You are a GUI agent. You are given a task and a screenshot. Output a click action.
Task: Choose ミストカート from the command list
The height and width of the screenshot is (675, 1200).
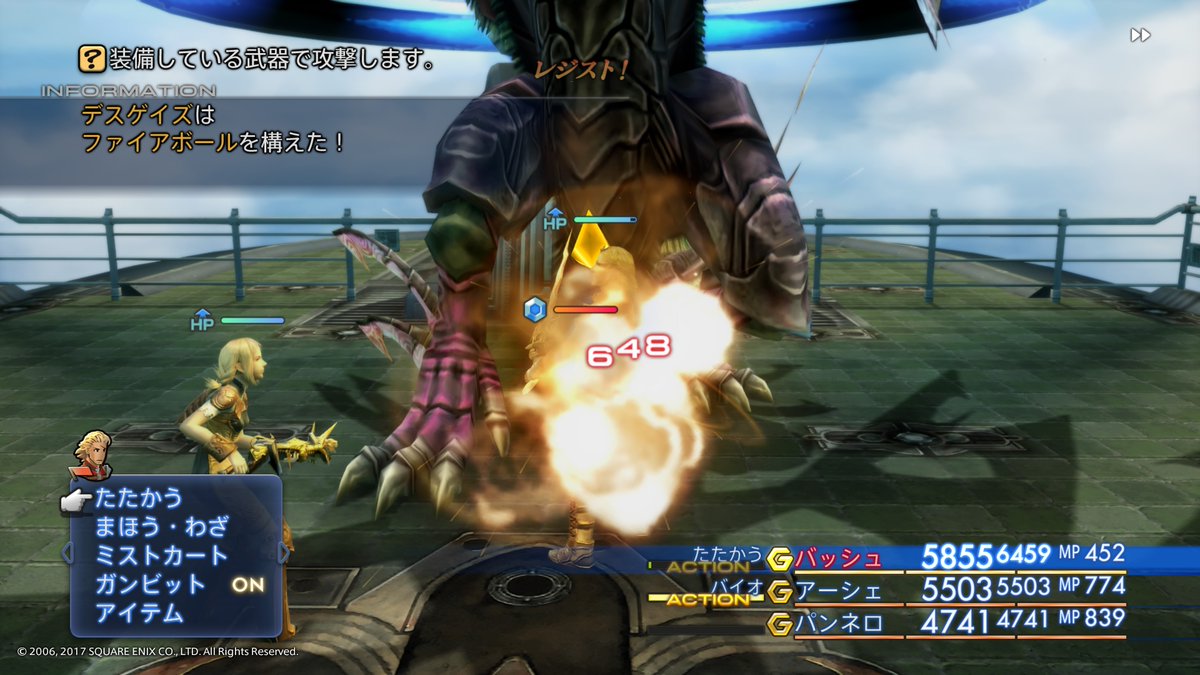[161, 556]
